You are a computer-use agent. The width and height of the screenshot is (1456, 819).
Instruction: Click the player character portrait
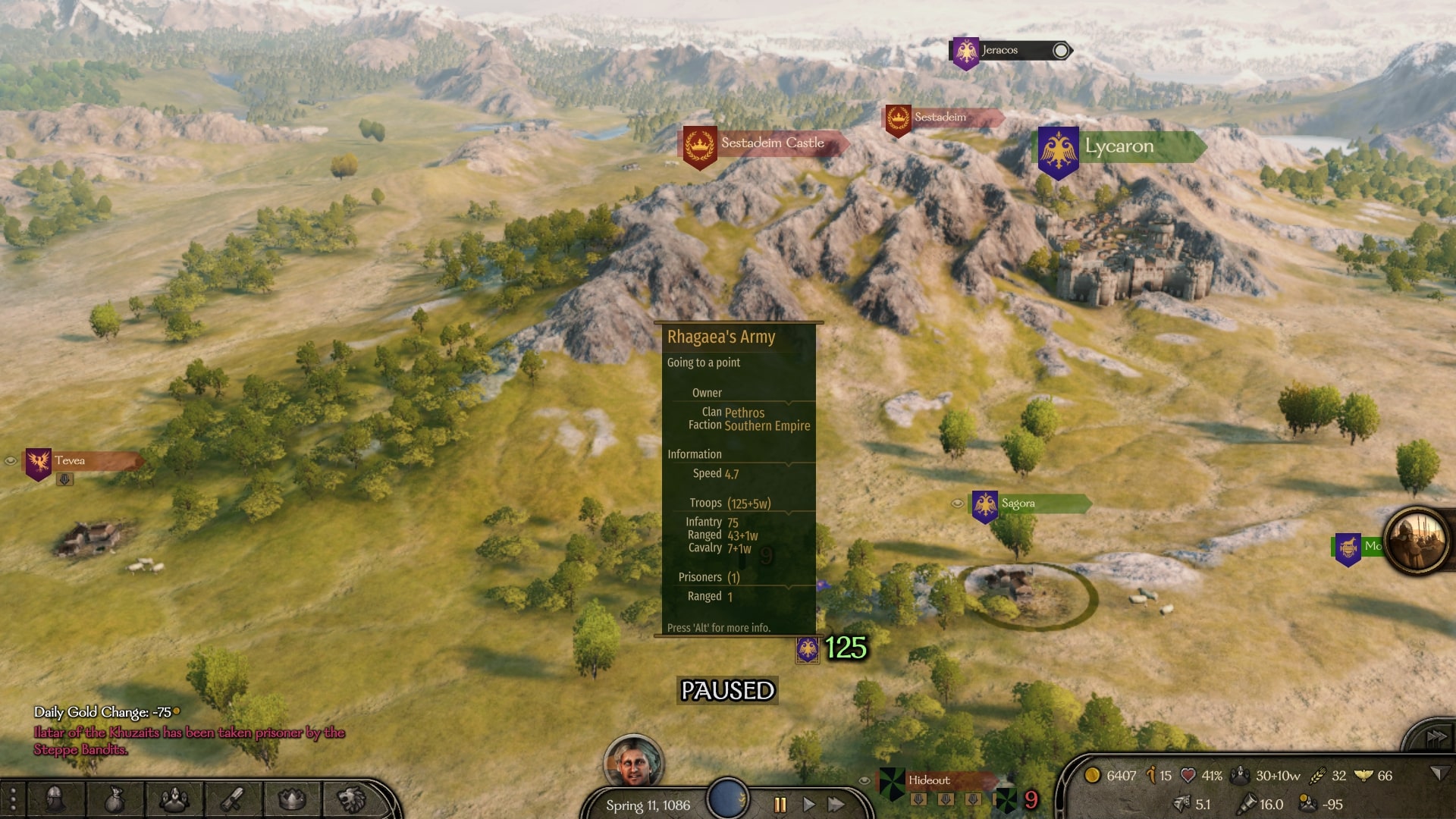(633, 762)
